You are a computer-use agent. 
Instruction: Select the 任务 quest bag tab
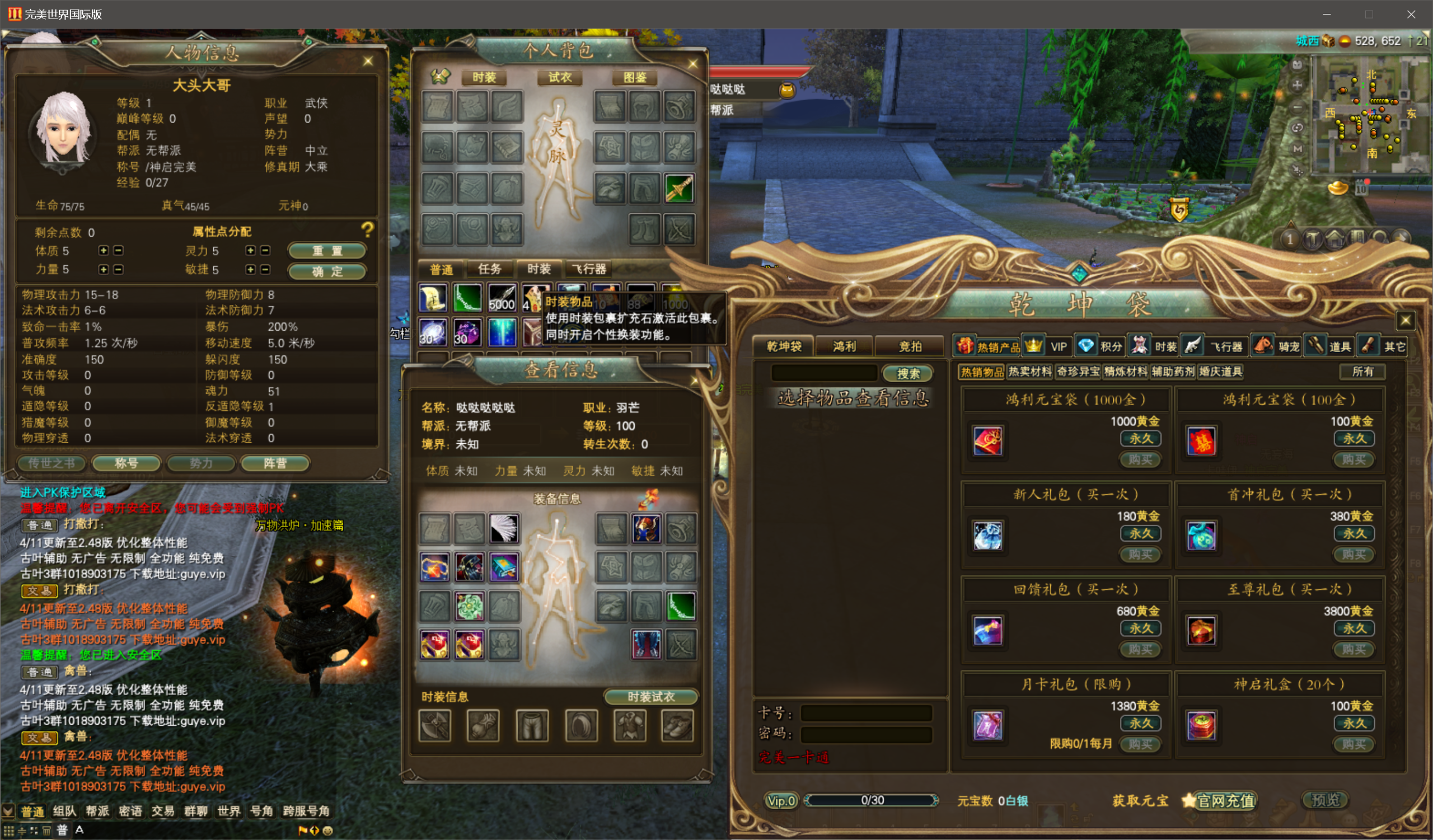click(489, 269)
